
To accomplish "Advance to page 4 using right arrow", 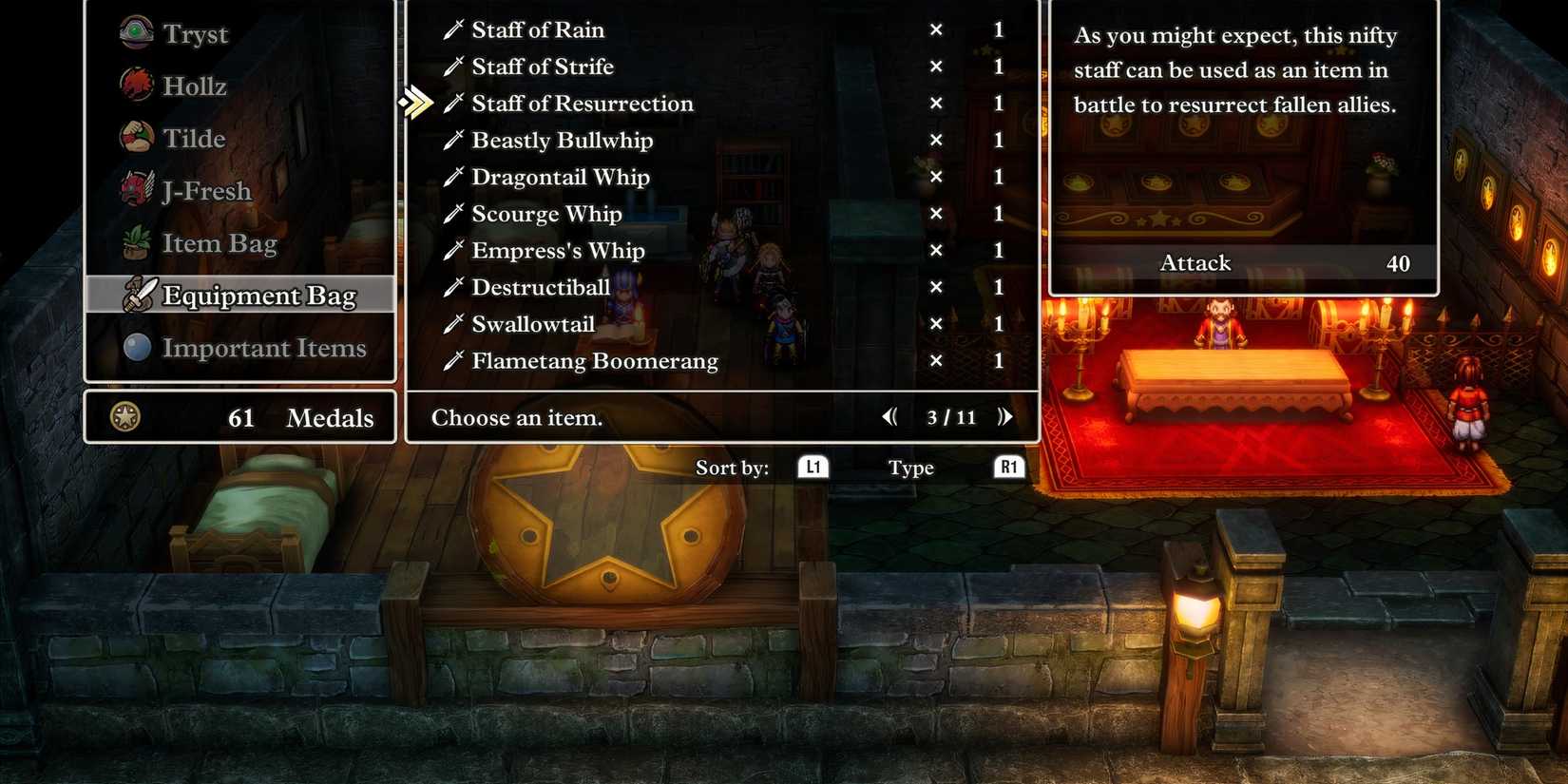I will [x=1005, y=415].
